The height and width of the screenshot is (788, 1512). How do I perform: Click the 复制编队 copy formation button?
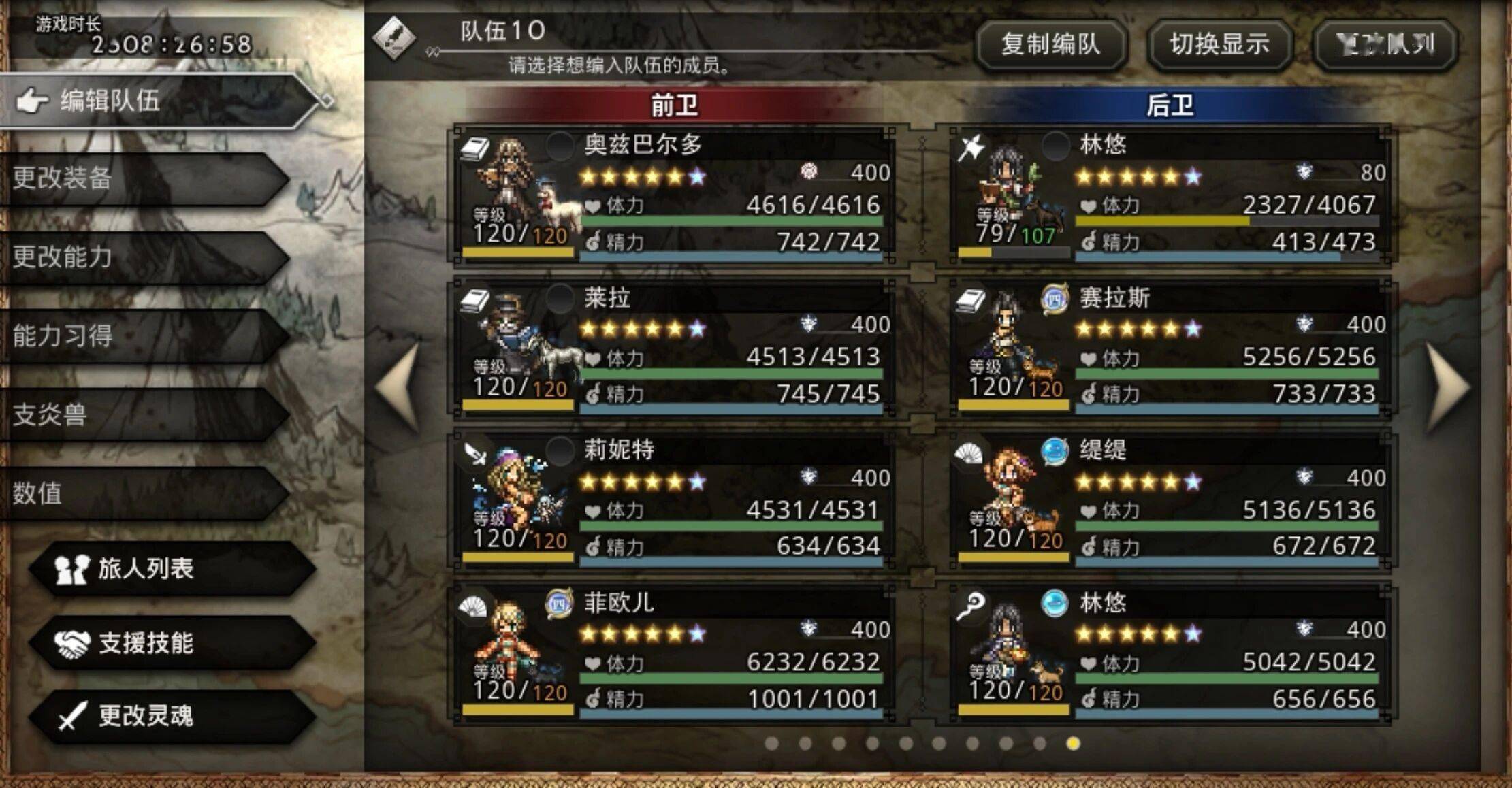point(1050,45)
